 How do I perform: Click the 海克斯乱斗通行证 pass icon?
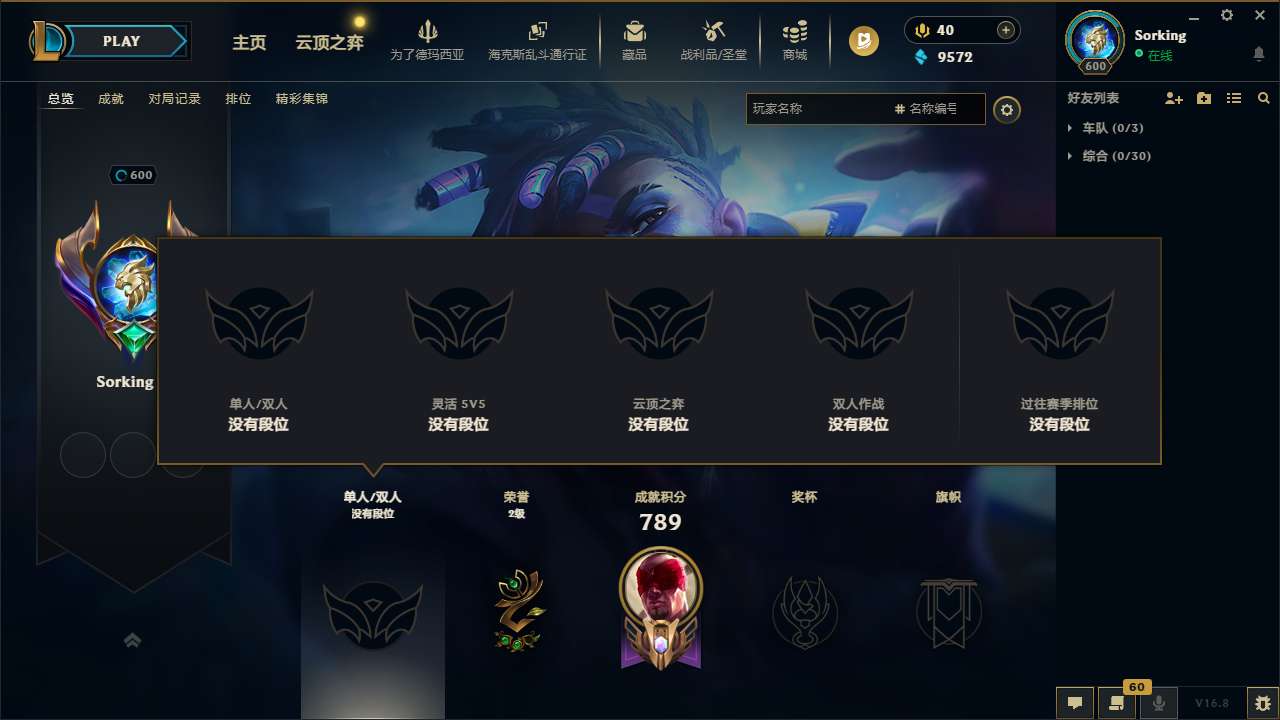click(536, 30)
